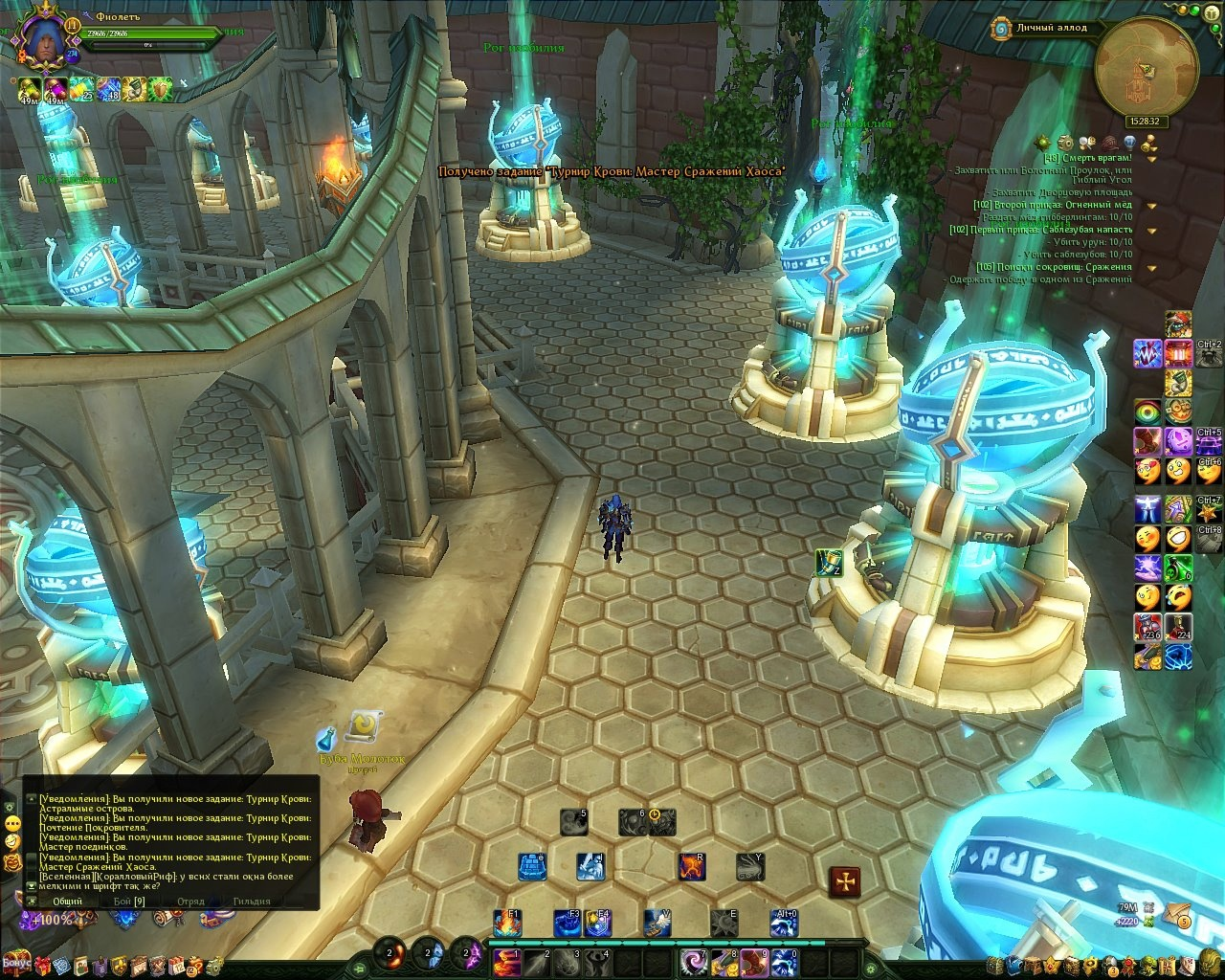Activate the Alt+0 blue lightning skill
The height and width of the screenshot is (980, 1225).
pos(784,924)
